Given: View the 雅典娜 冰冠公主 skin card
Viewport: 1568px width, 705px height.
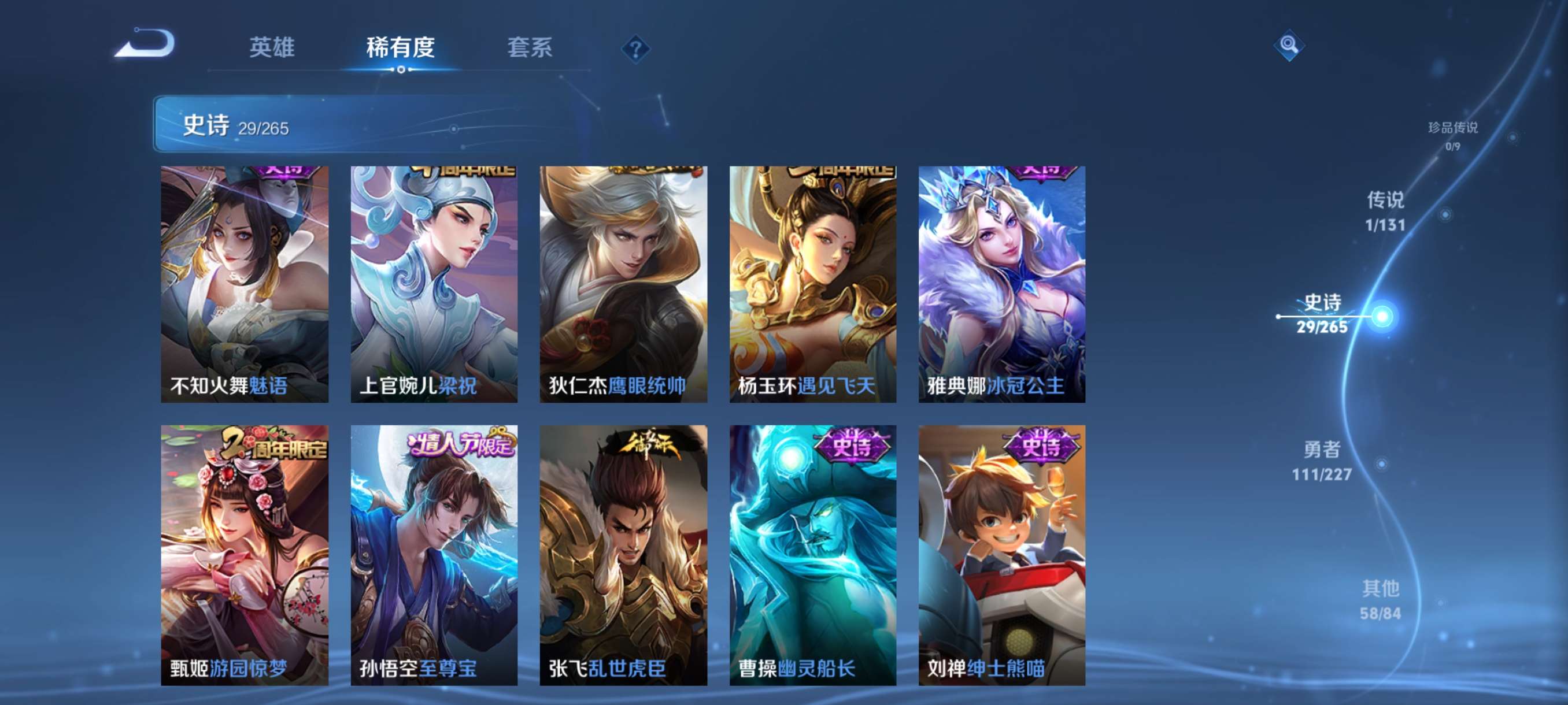Looking at the screenshot, I should click(1001, 284).
